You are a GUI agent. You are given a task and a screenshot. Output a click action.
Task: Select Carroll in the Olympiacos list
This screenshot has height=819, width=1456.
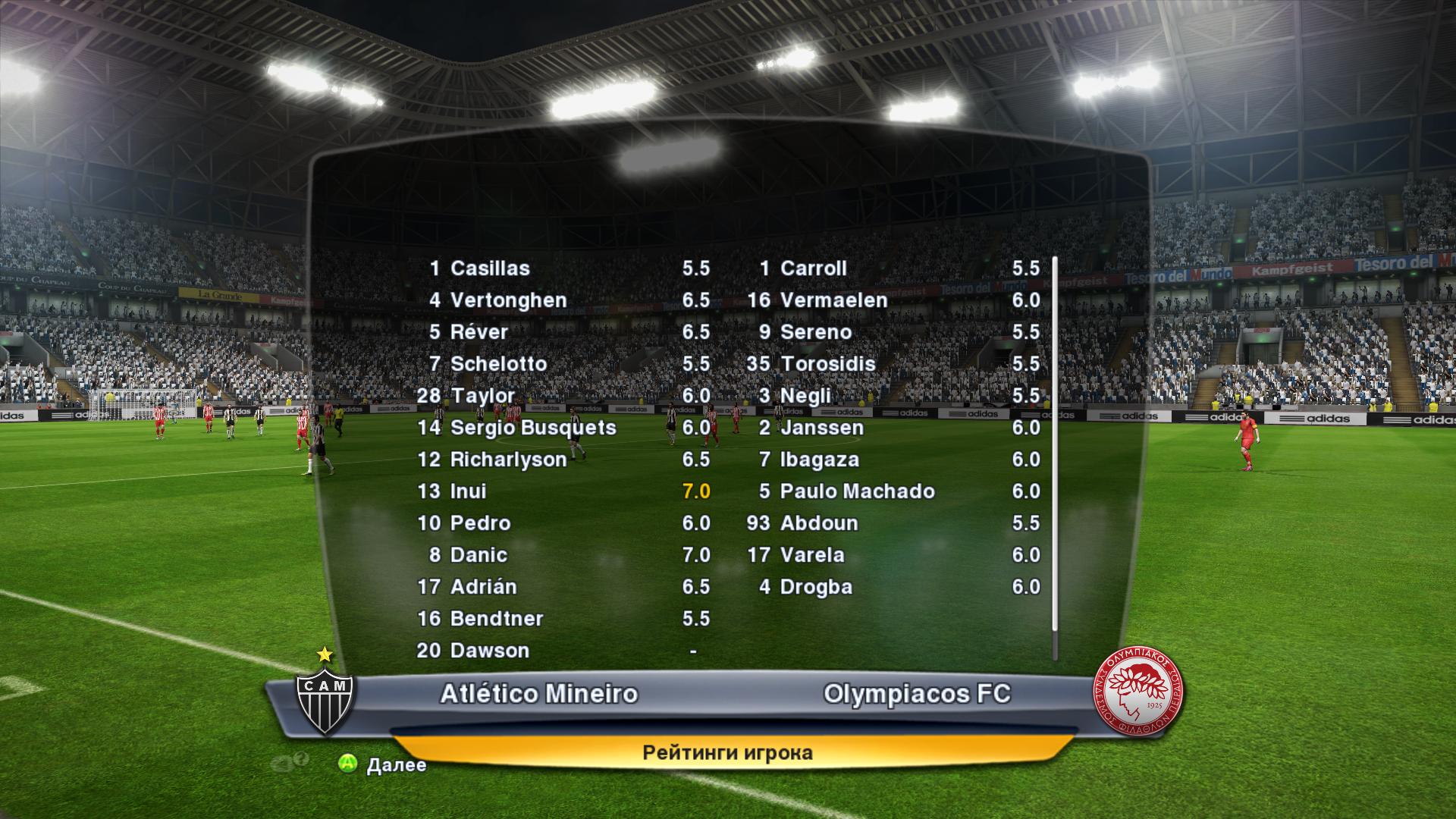(813, 268)
